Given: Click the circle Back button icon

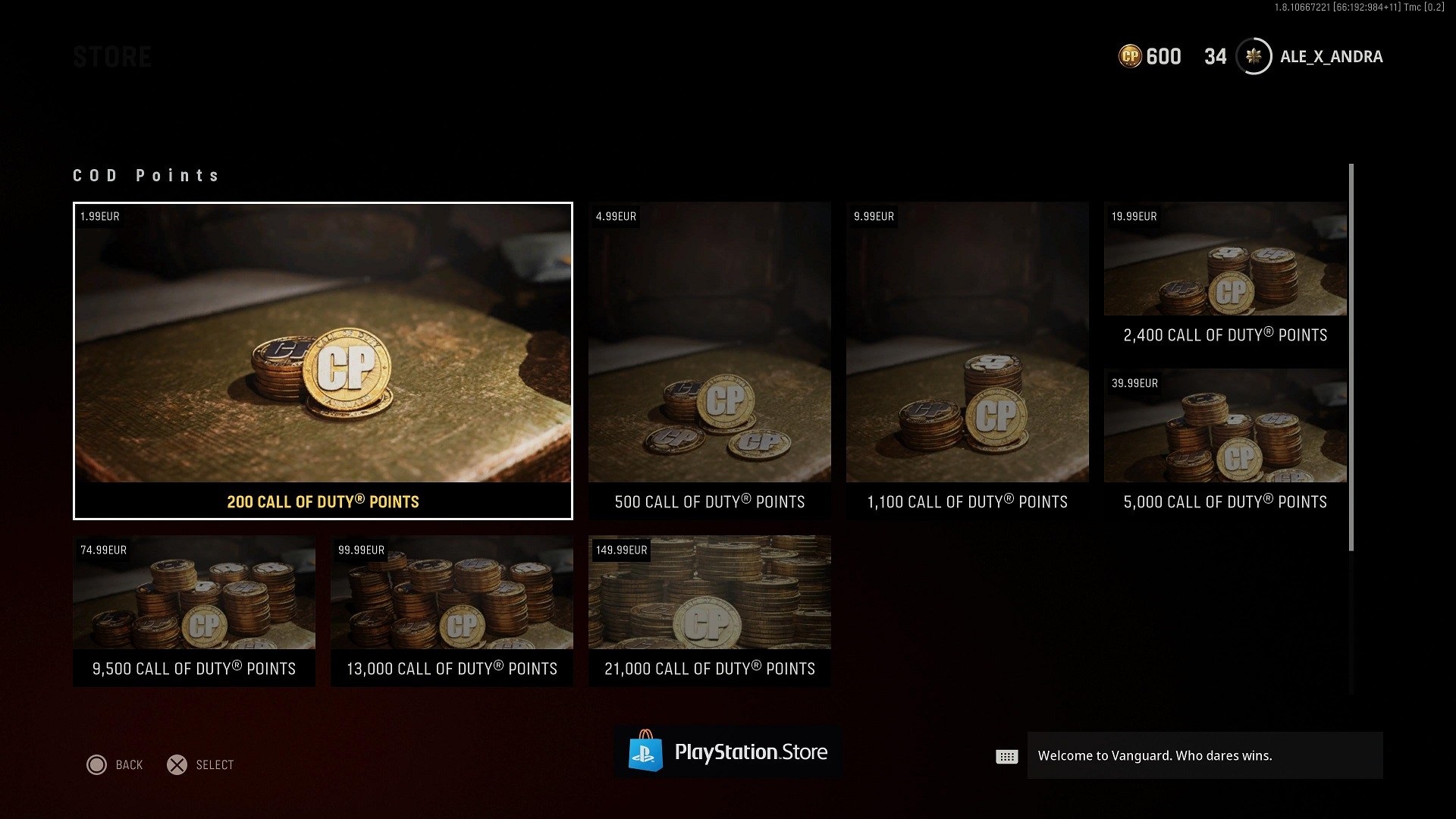Looking at the screenshot, I should pos(96,764).
